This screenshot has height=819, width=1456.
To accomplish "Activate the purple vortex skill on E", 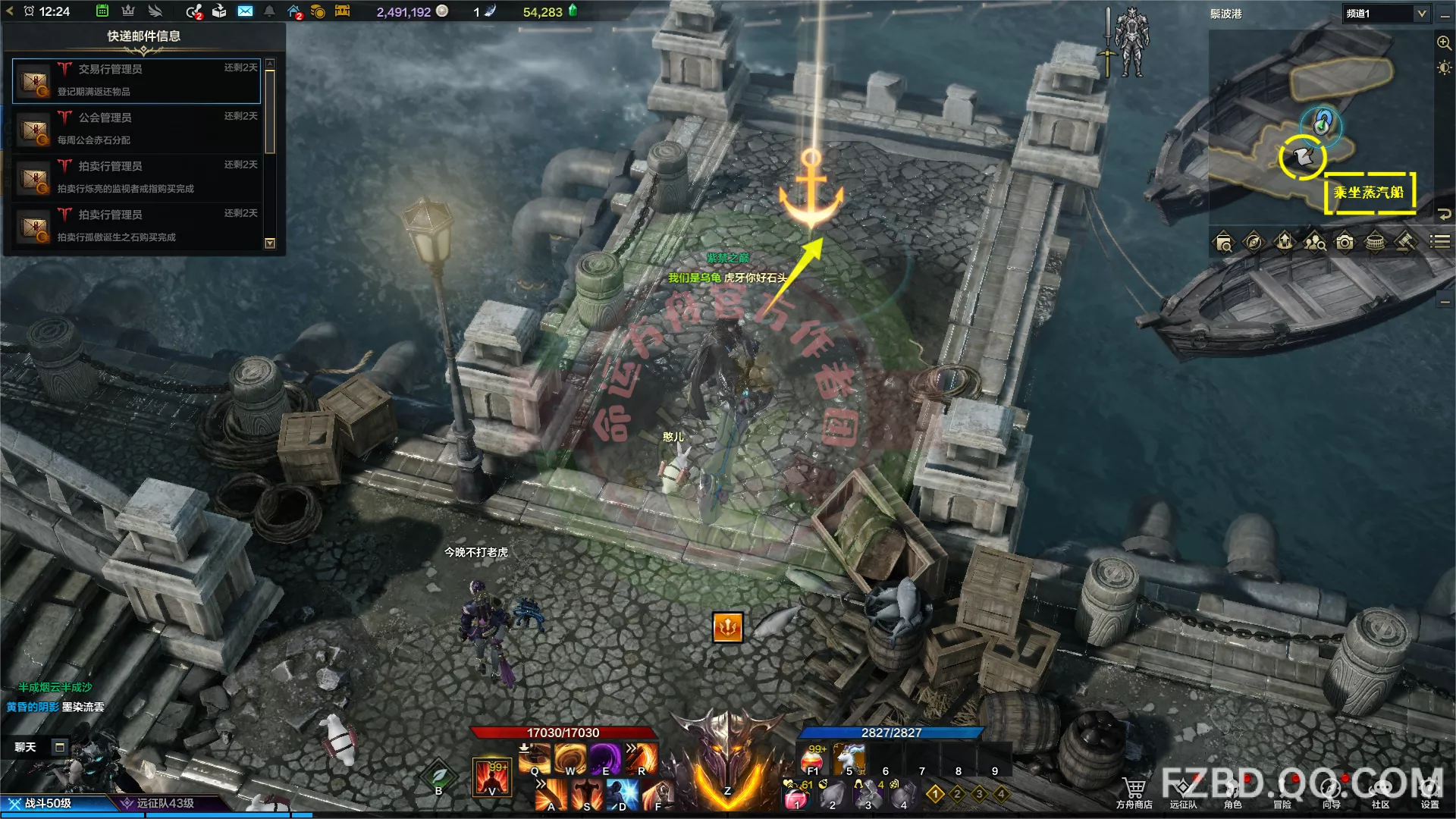I will point(605,758).
